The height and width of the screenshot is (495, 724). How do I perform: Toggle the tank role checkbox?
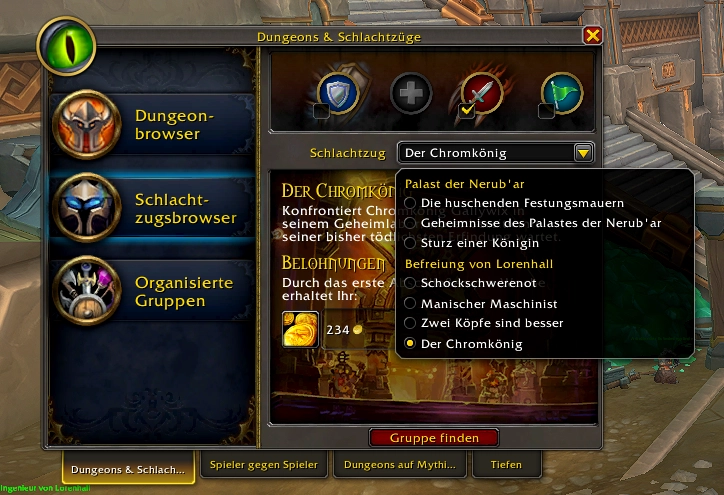tap(321, 111)
